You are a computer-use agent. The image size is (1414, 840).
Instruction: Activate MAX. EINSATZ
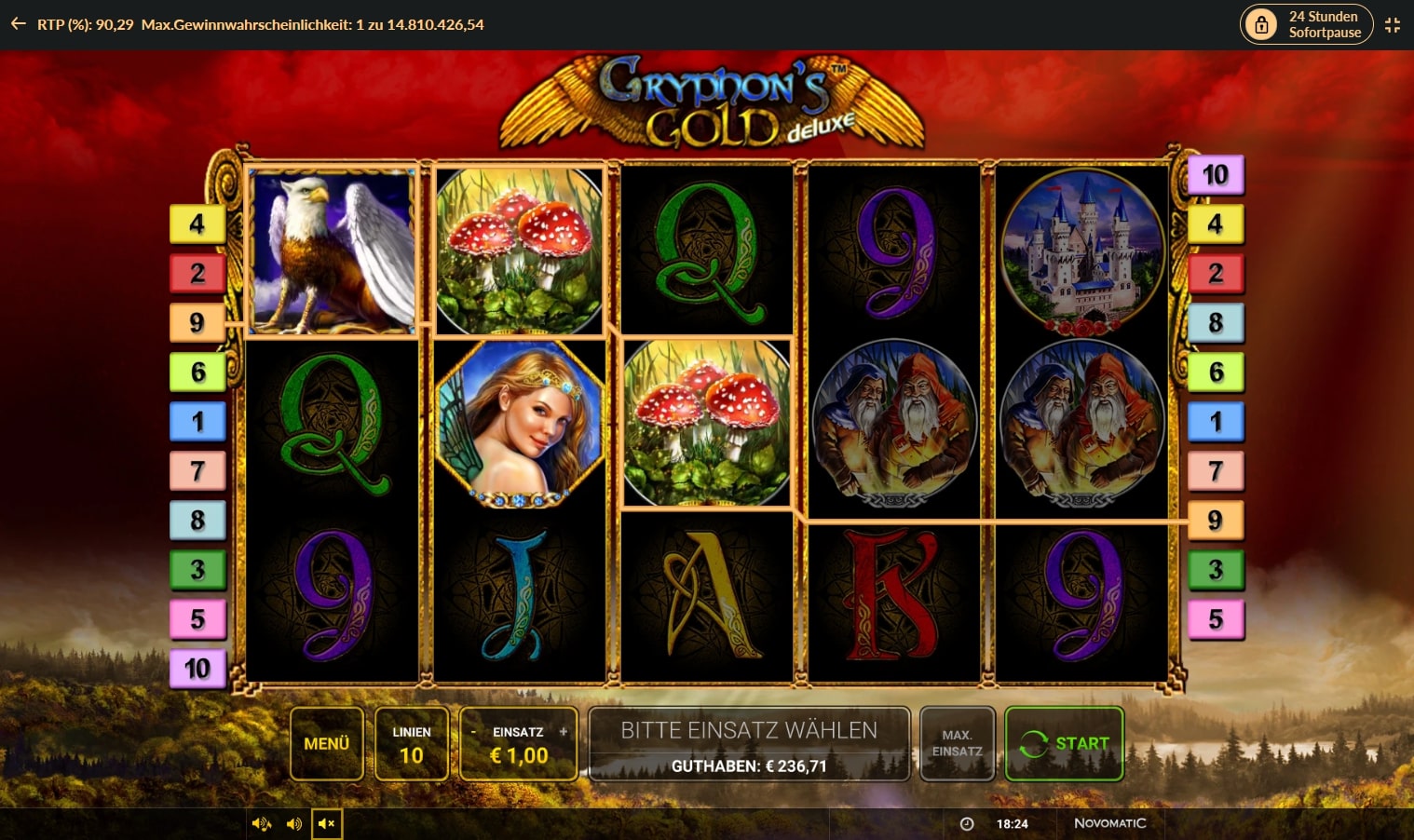click(957, 743)
